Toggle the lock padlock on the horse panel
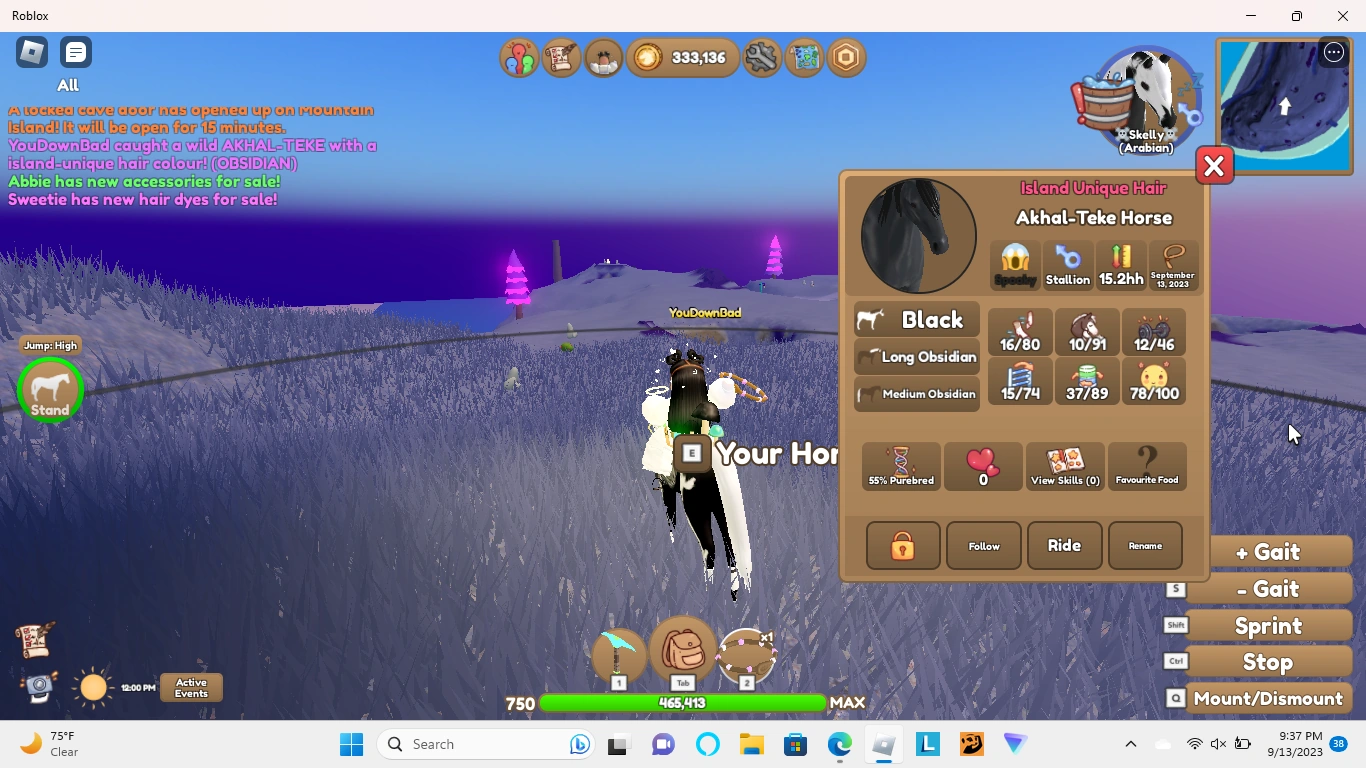The width and height of the screenshot is (1366, 768). tap(902, 545)
